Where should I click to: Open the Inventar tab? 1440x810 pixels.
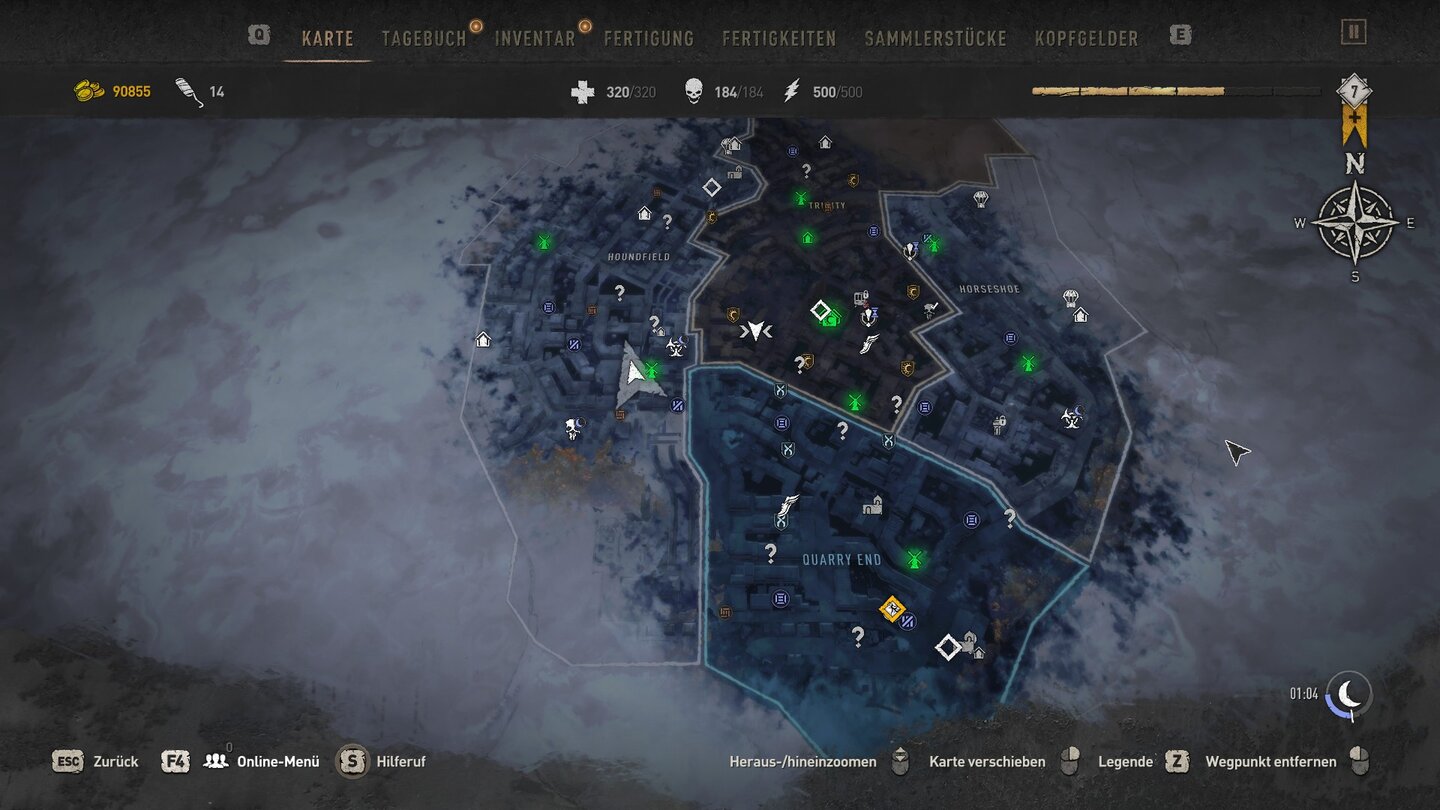535,39
